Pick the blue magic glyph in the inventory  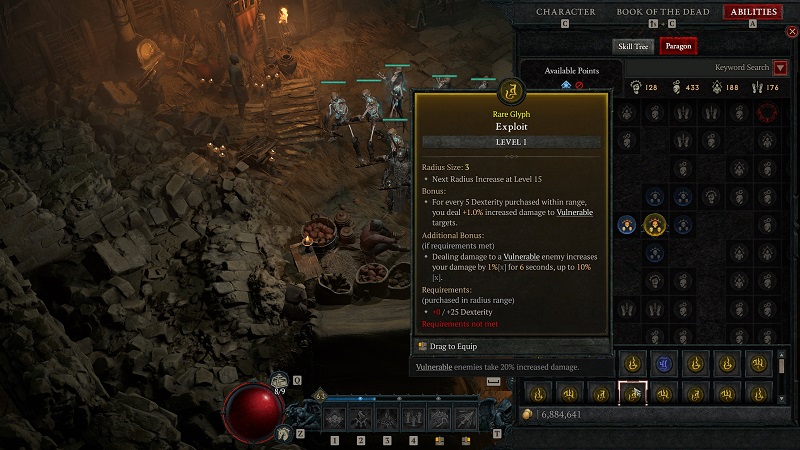pos(664,364)
